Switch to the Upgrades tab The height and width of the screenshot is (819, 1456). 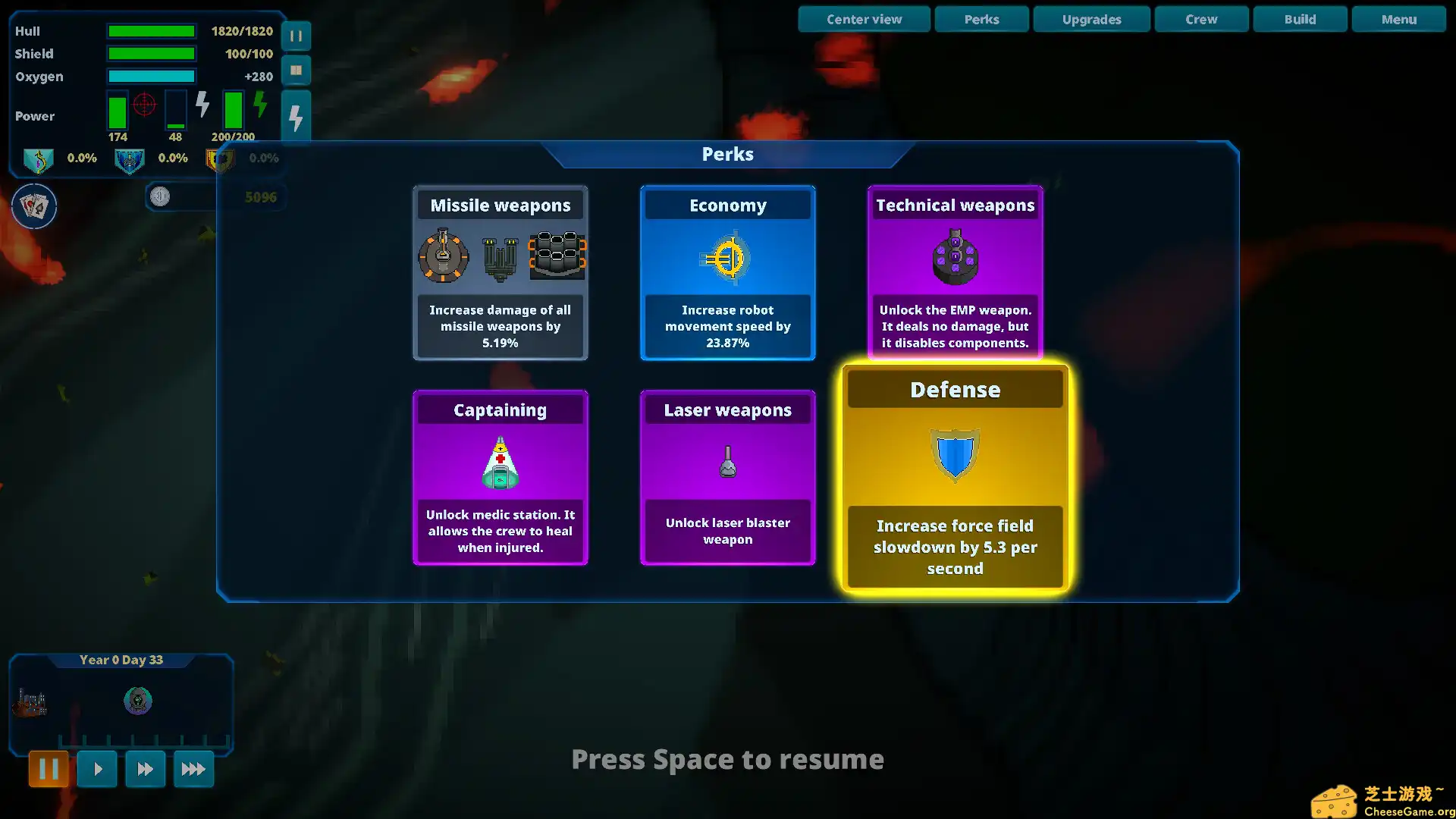coord(1091,19)
